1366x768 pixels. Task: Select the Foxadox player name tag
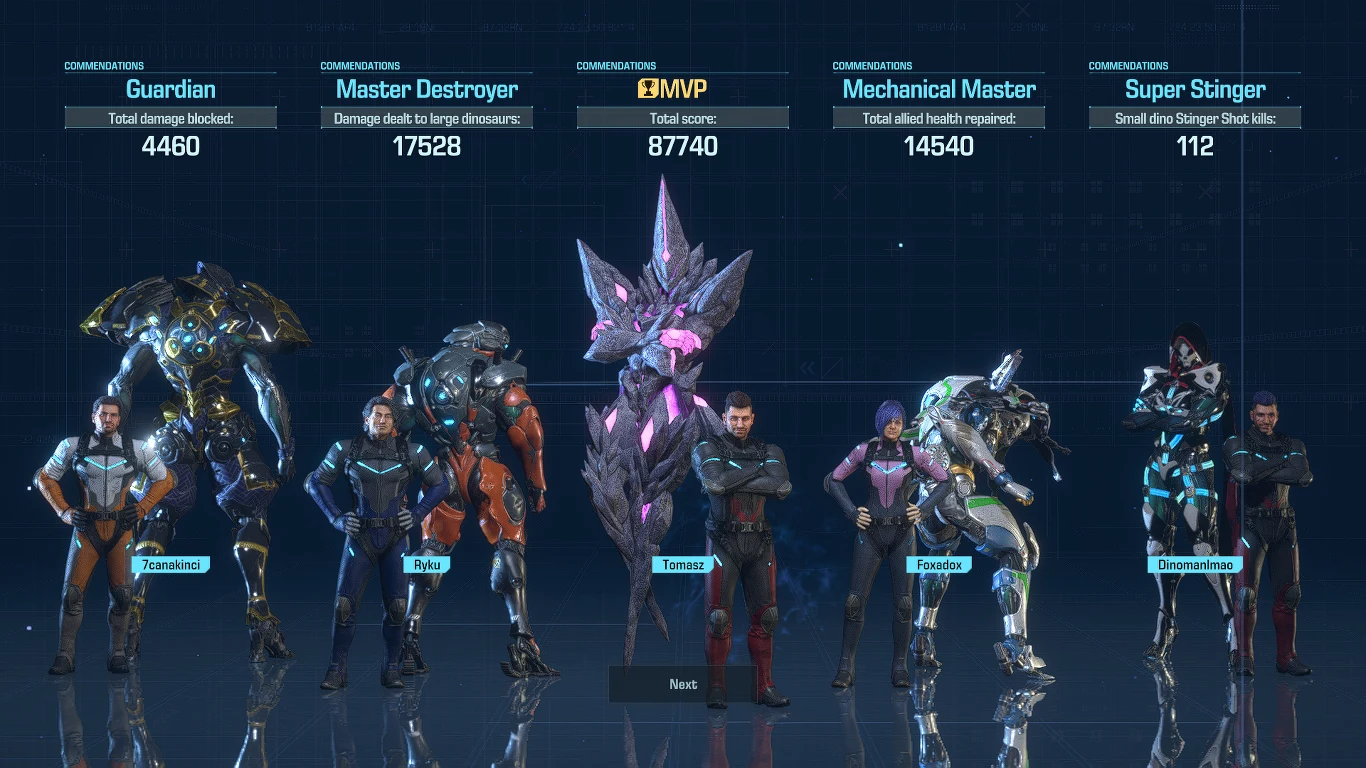point(939,565)
